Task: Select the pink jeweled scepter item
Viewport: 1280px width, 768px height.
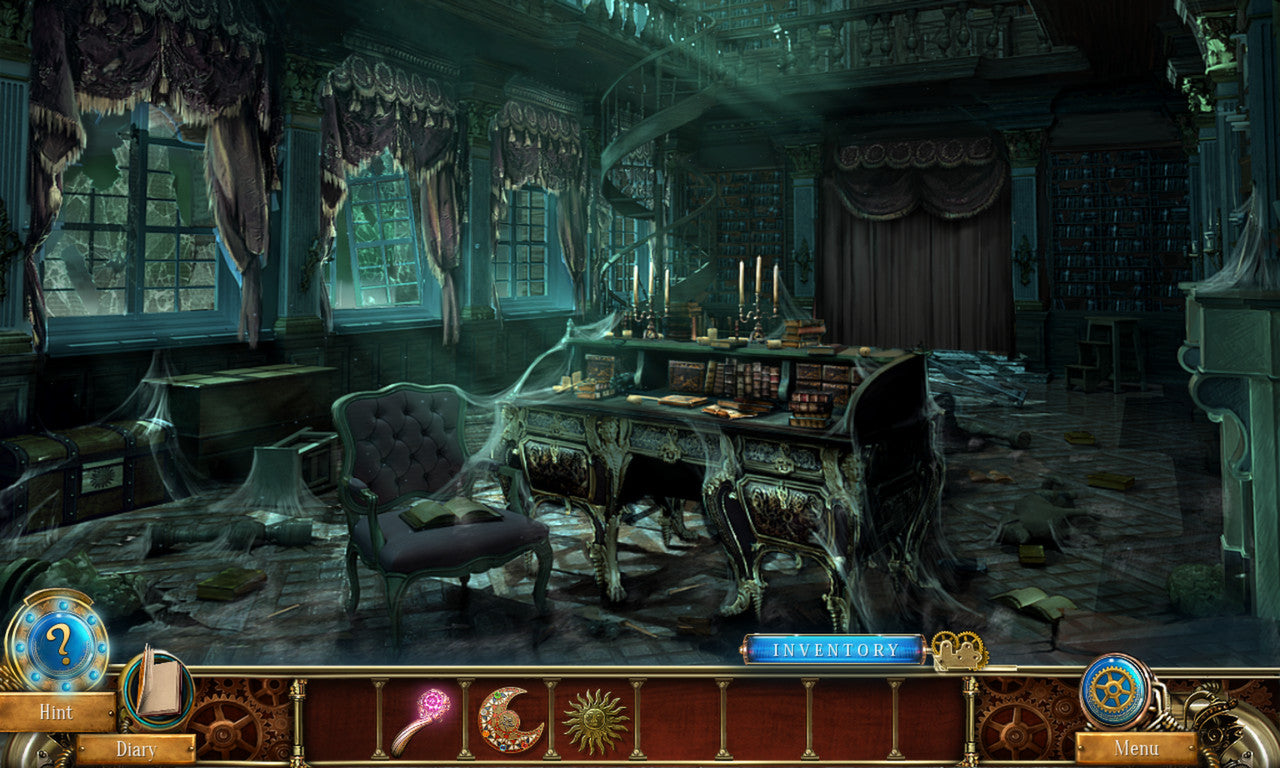Action: tap(421, 719)
